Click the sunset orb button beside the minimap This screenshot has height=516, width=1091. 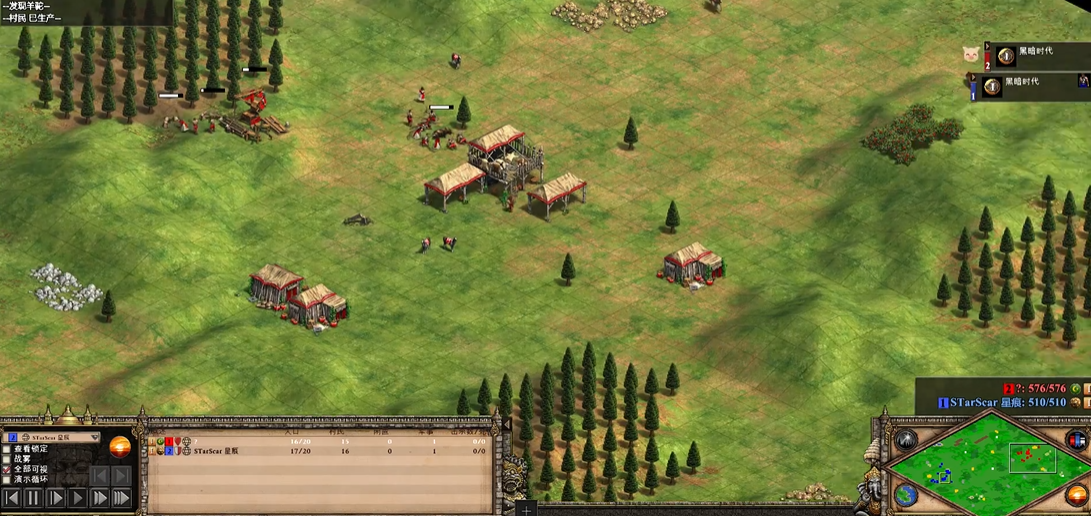1077,494
